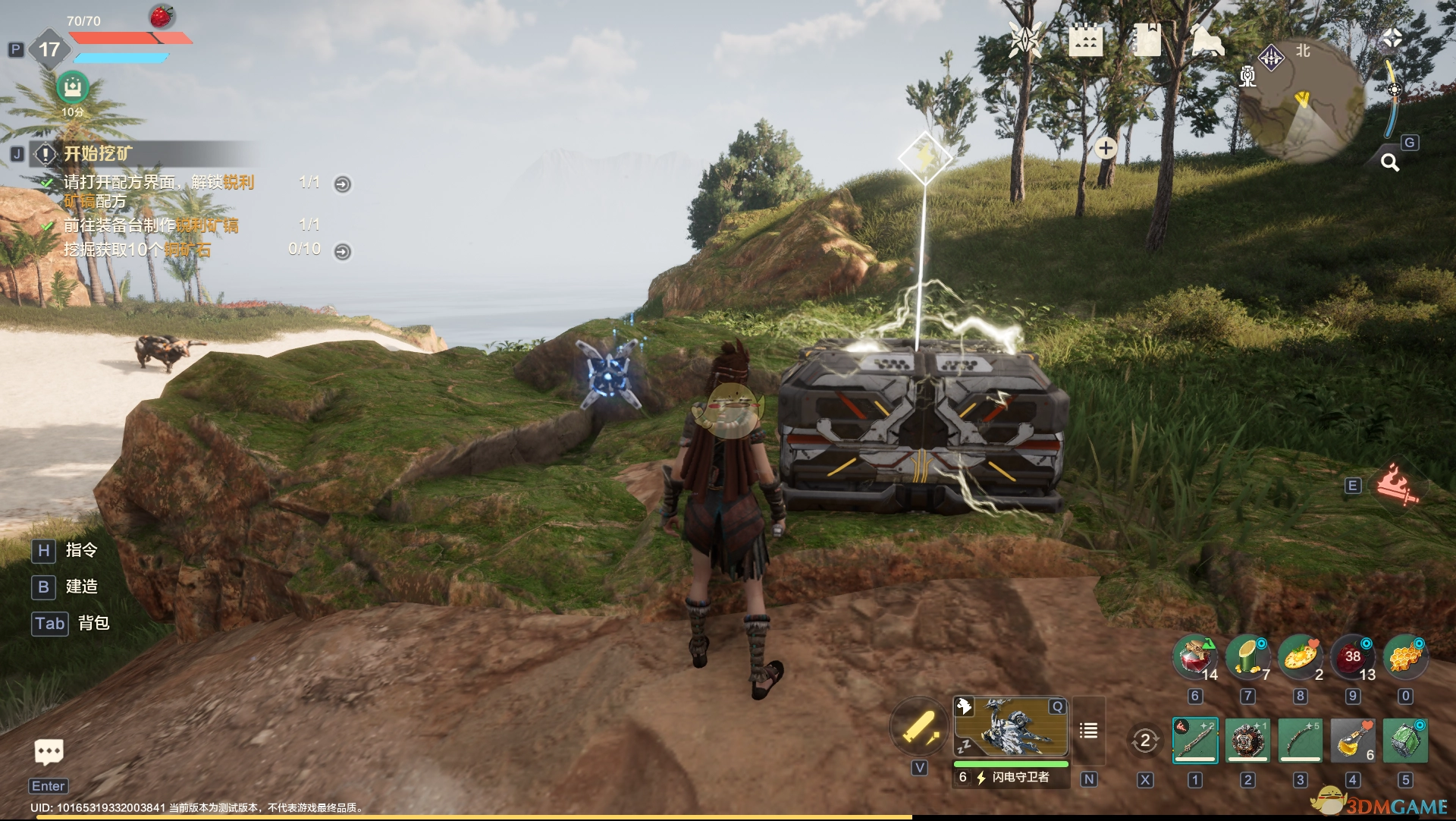Open the circular minimap
The width and height of the screenshot is (1456, 821).
(1301, 100)
